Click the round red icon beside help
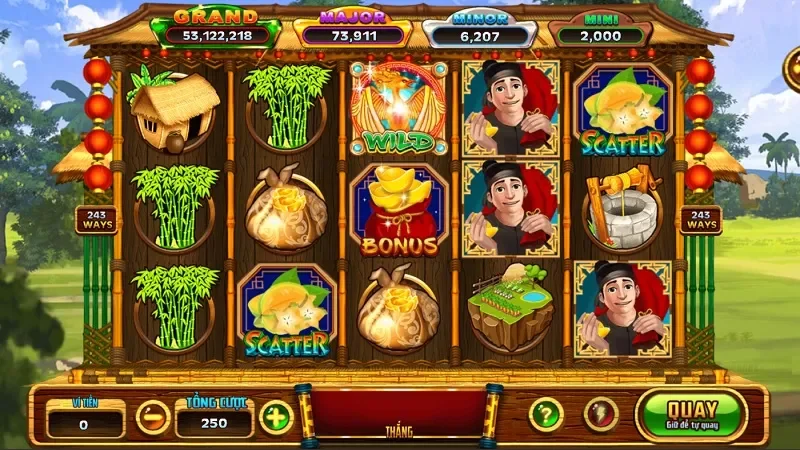Image resolution: width=800 pixels, height=450 pixels. pos(600,414)
